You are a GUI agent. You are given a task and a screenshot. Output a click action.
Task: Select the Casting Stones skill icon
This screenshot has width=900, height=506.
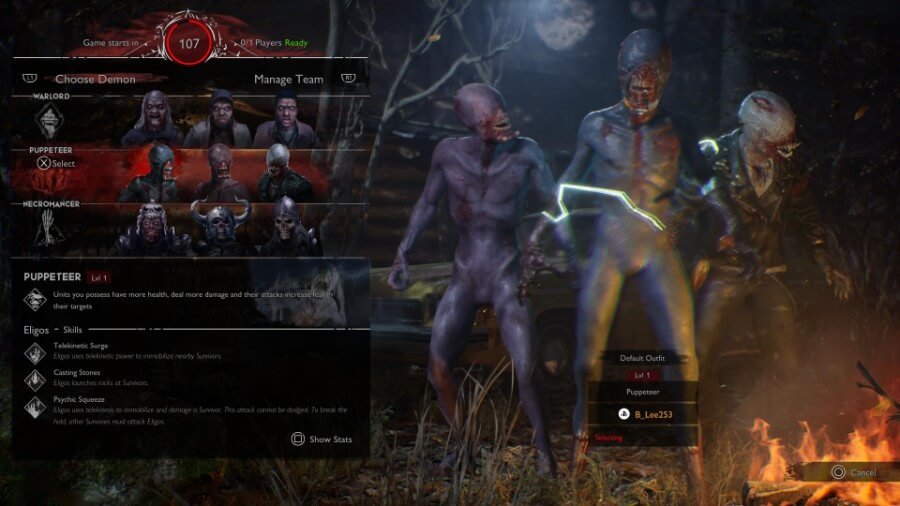point(35,378)
